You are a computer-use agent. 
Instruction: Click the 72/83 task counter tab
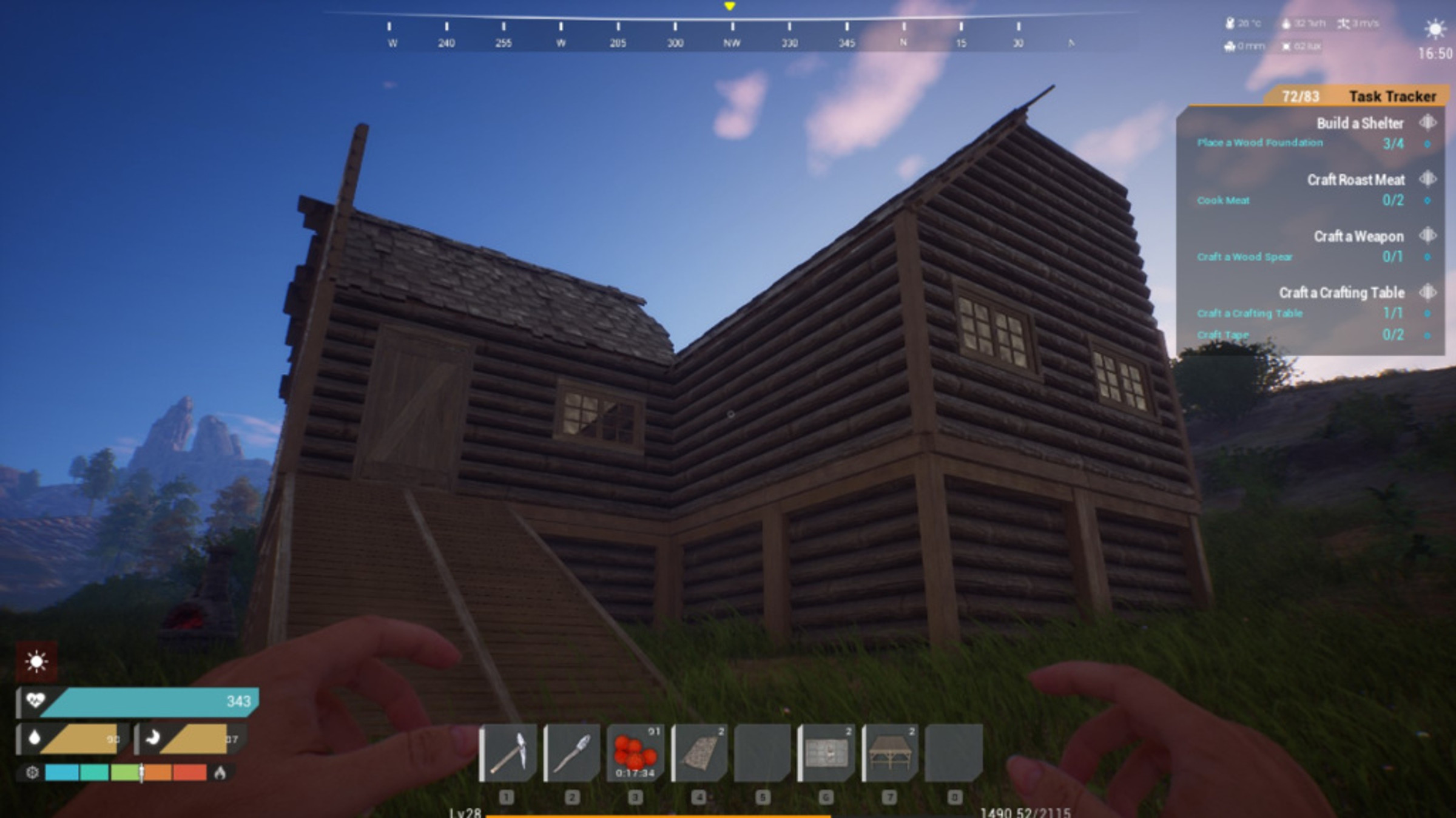pyautogui.click(x=1301, y=96)
